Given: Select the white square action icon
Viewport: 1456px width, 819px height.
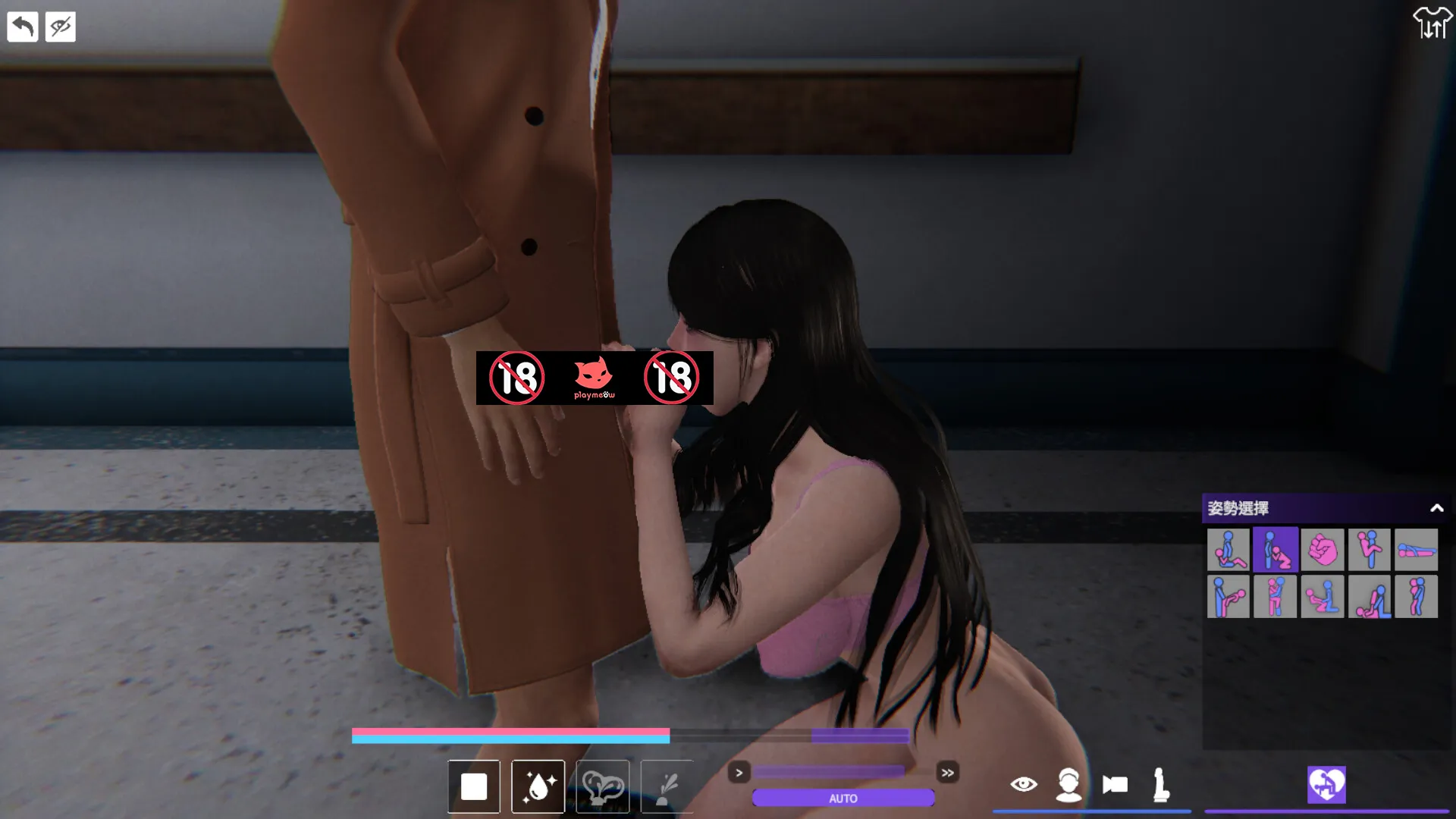Looking at the screenshot, I should [x=474, y=786].
